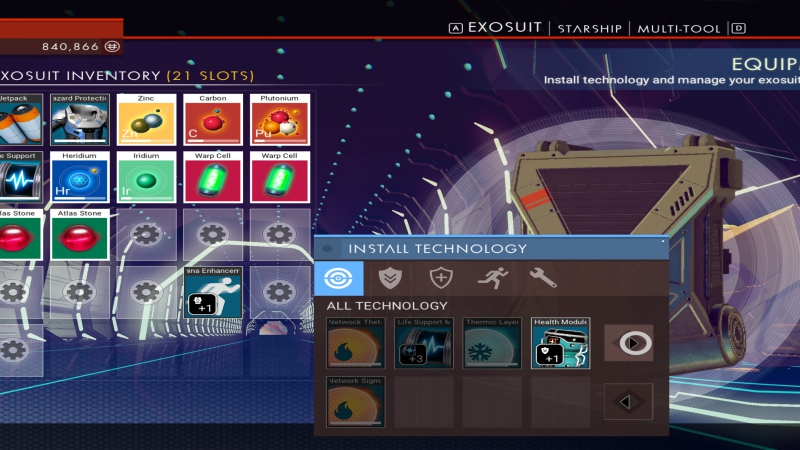The image size is (800, 450).
Task: Select the Stamina Enhancement running-figure slot
Action: pyautogui.click(x=212, y=292)
